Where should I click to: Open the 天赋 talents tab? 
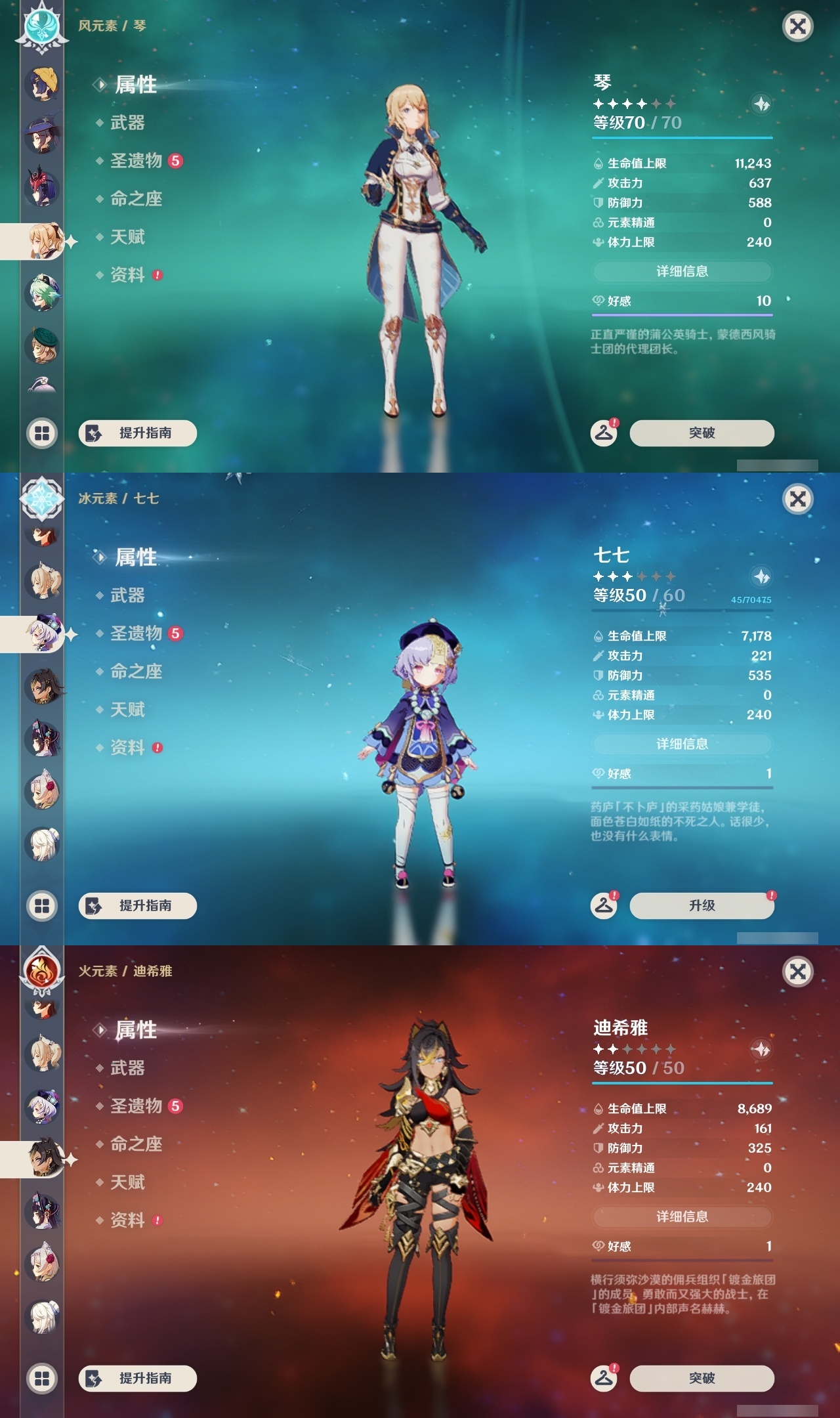point(127,238)
